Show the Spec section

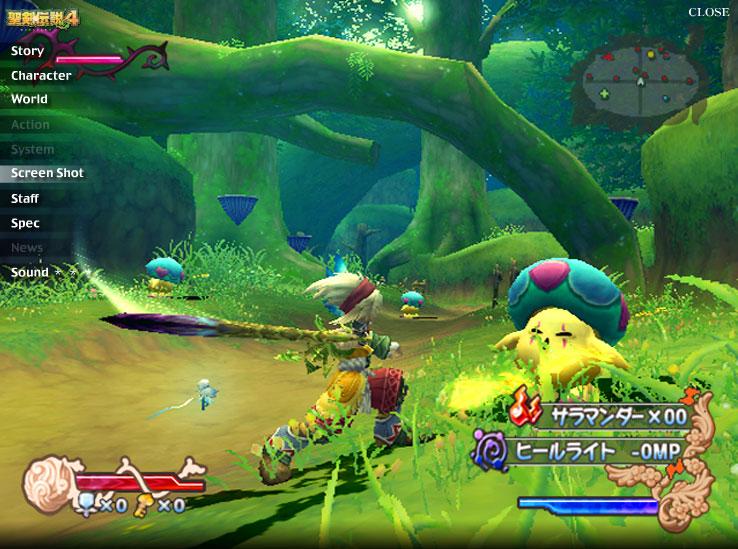25,224
